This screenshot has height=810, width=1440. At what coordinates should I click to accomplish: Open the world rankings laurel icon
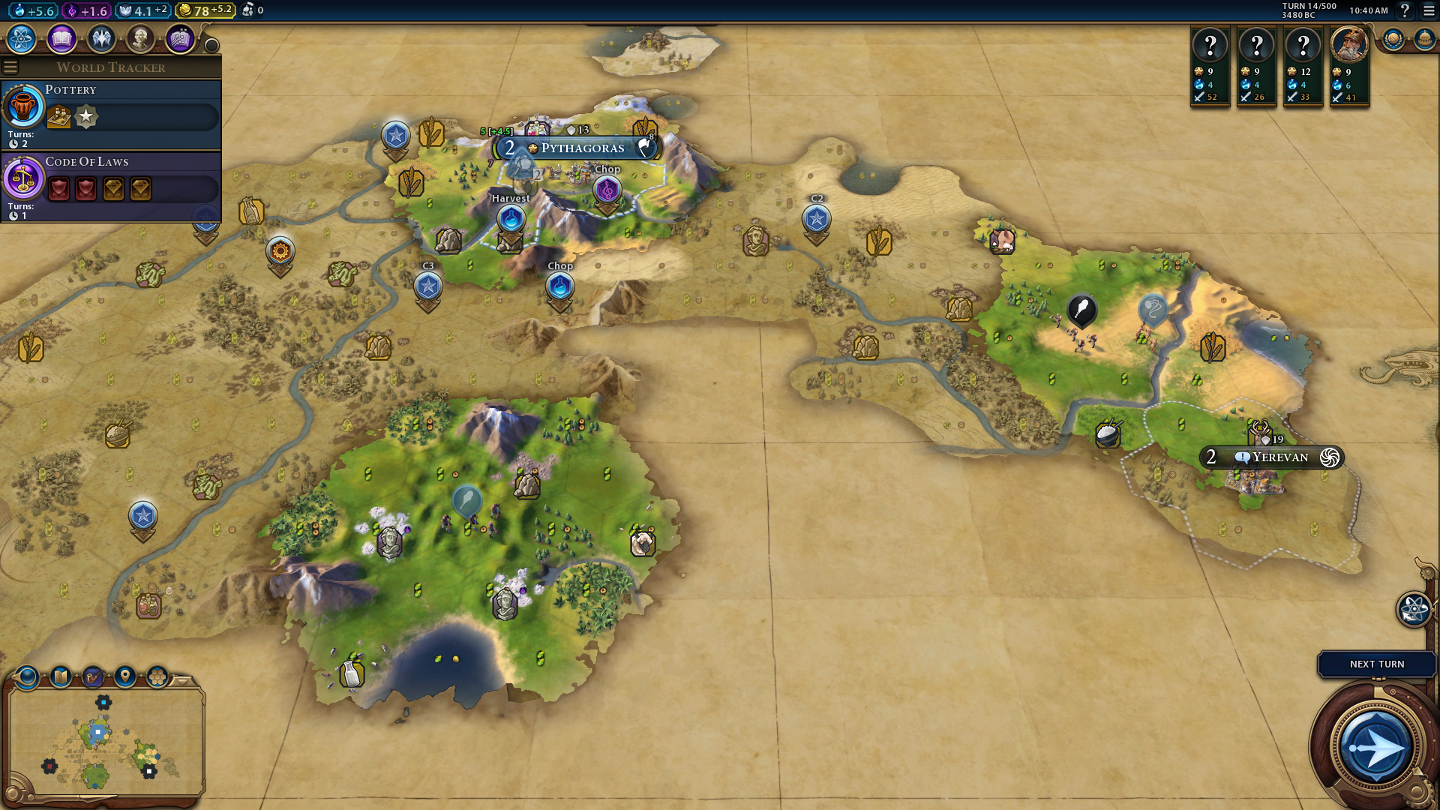1393,39
